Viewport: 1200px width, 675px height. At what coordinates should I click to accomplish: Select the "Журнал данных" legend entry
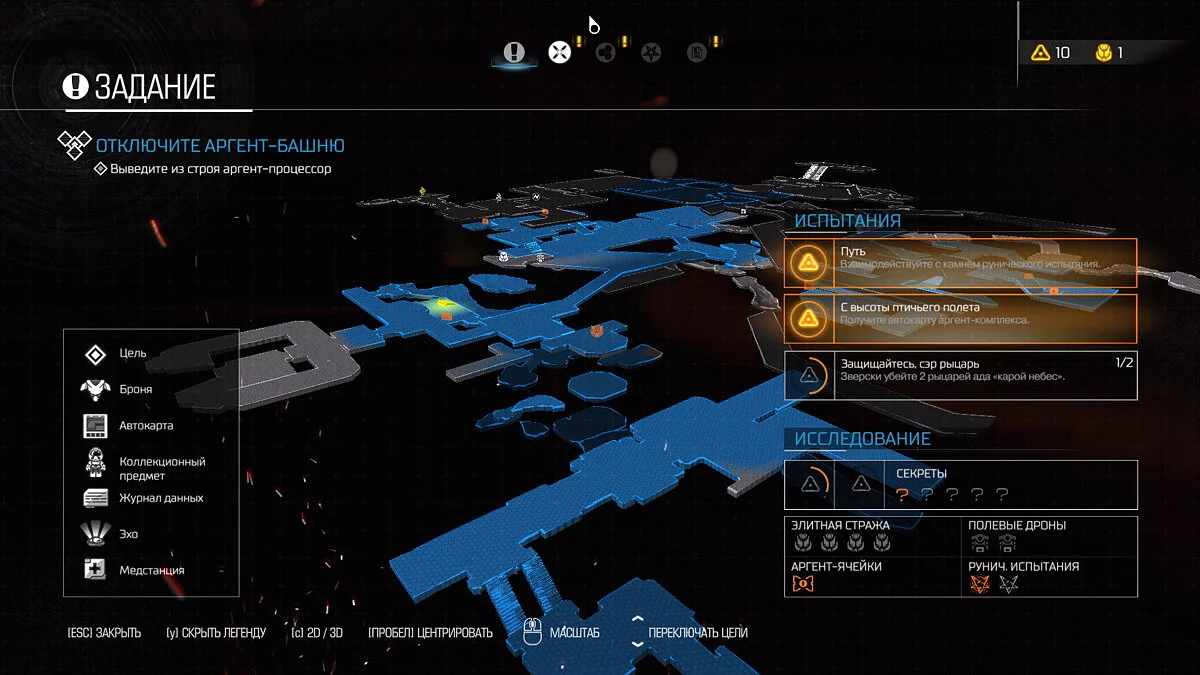pyautogui.click(x=161, y=498)
